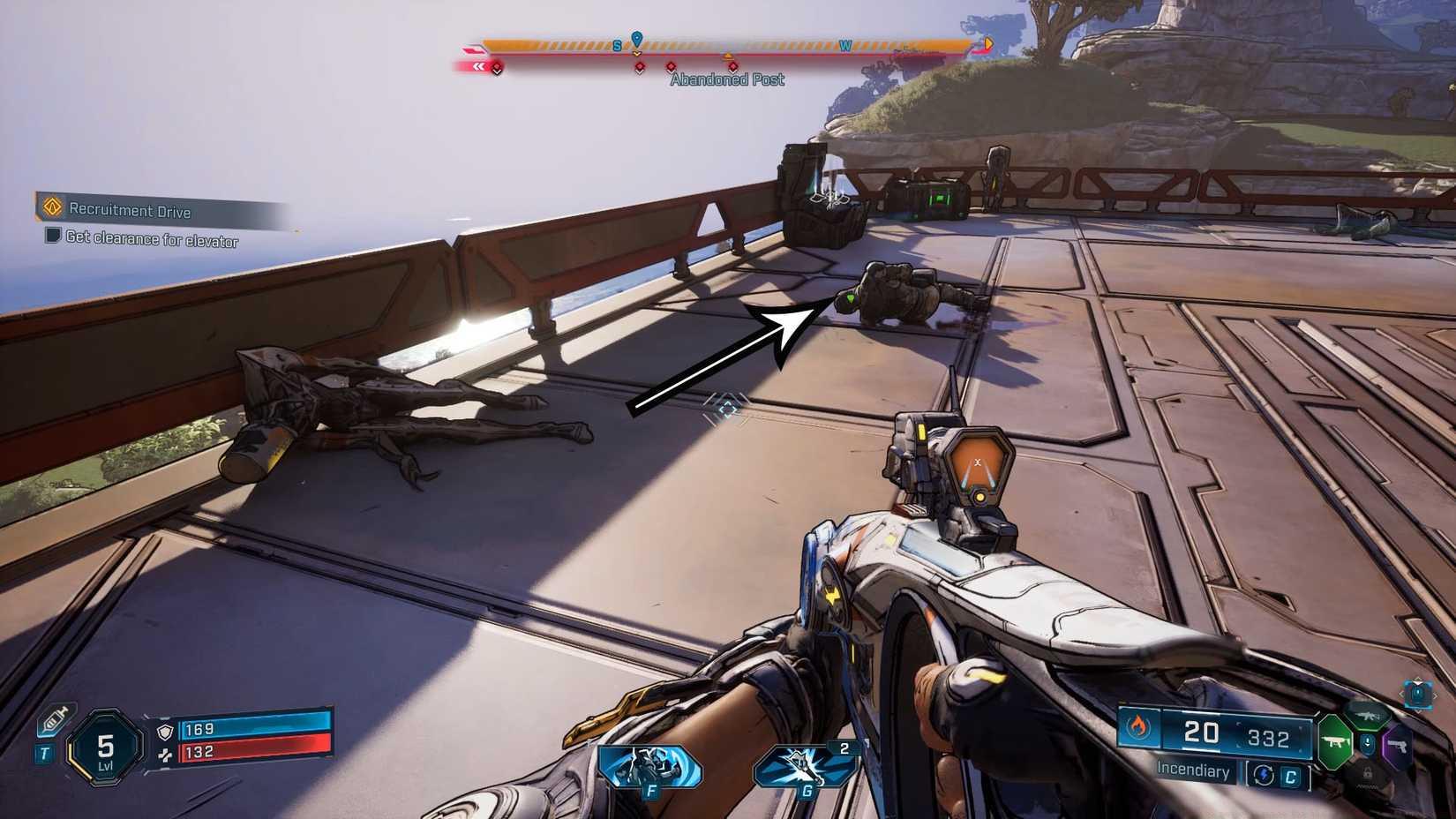Select the Abandoned Post location label
1456x819 pixels.
pos(726,79)
